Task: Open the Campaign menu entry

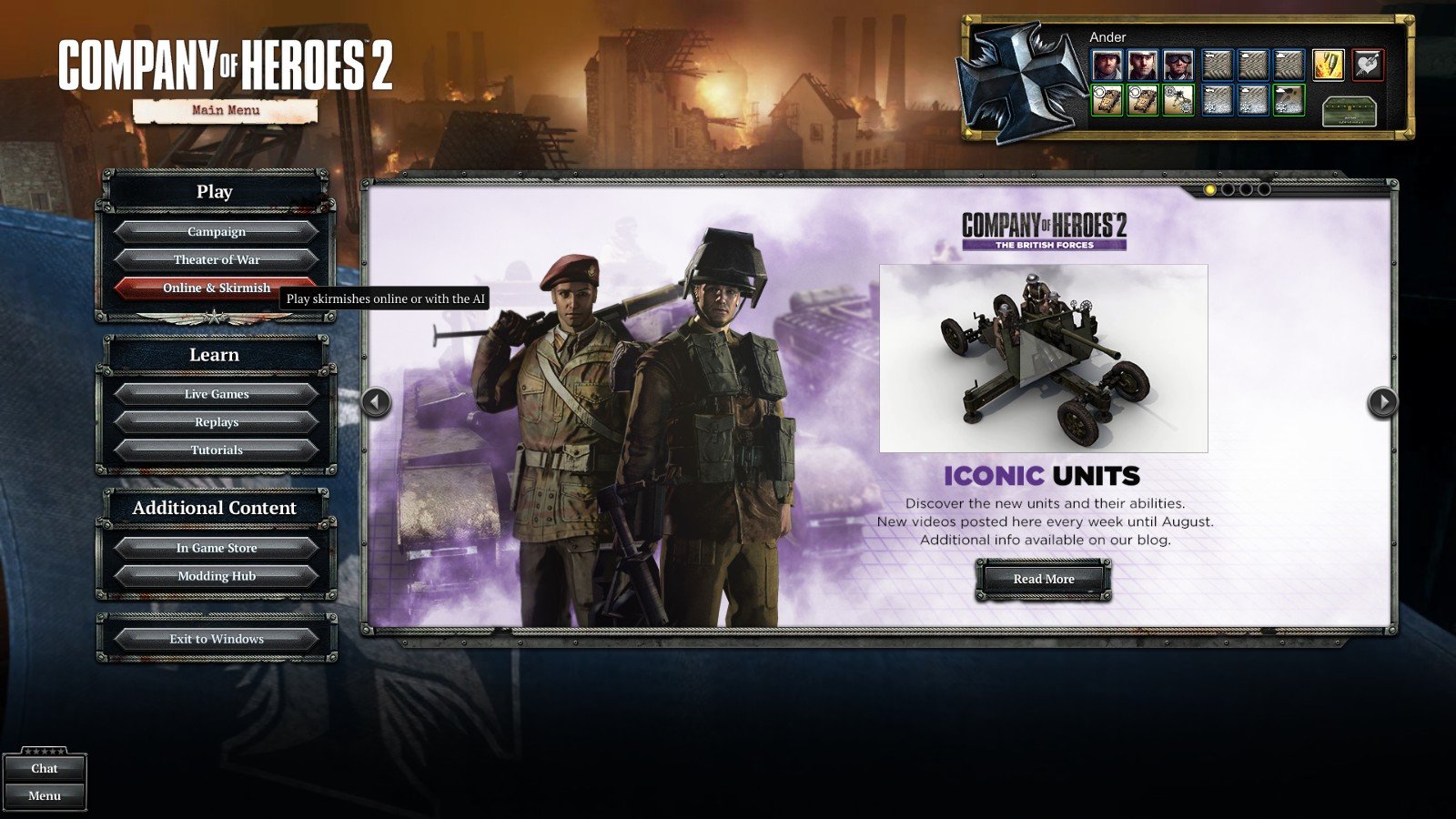Action: coord(216,232)
